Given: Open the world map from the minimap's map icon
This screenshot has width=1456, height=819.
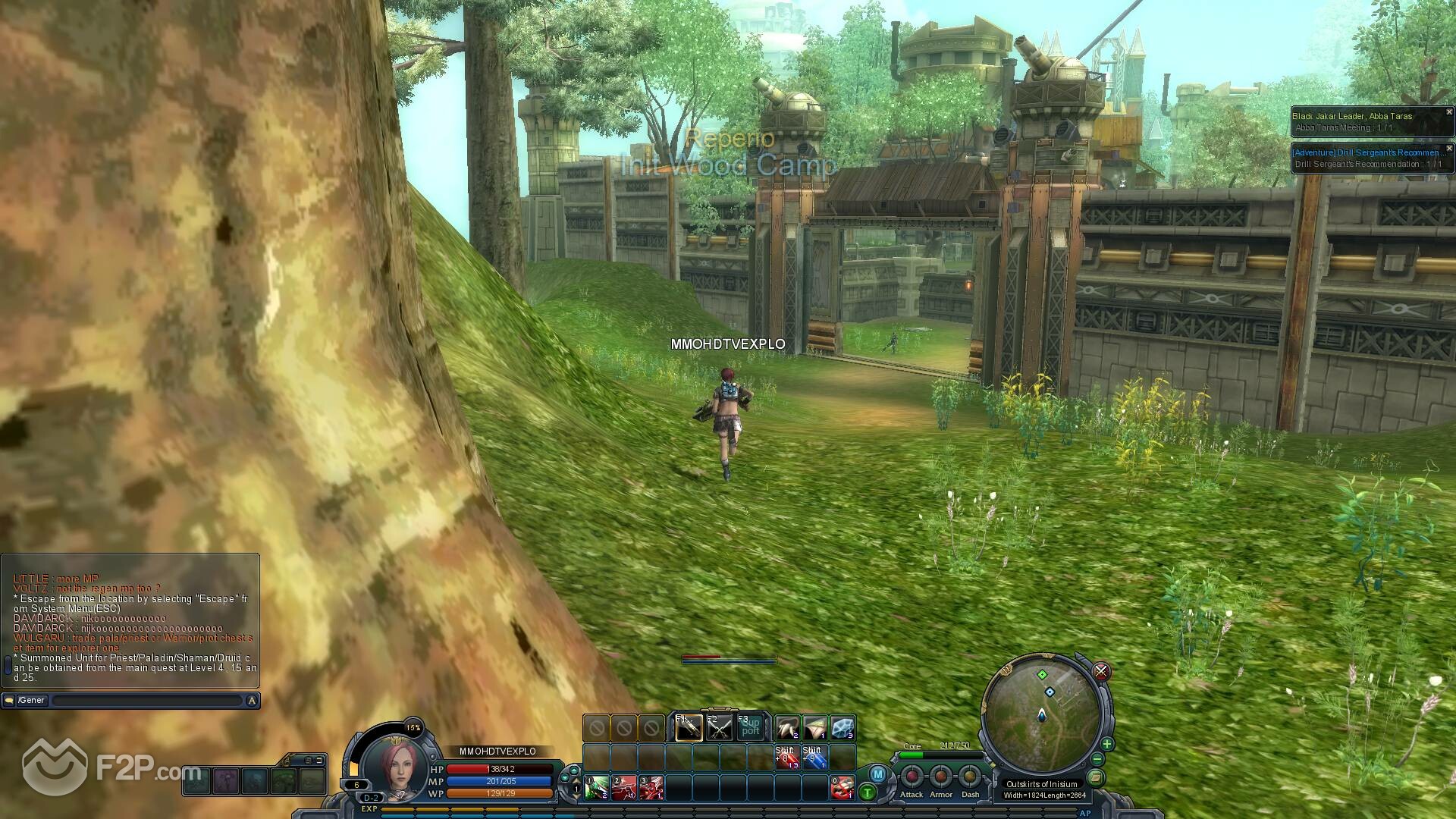Looking at the screenshot, I should [x=1094, y=778].
